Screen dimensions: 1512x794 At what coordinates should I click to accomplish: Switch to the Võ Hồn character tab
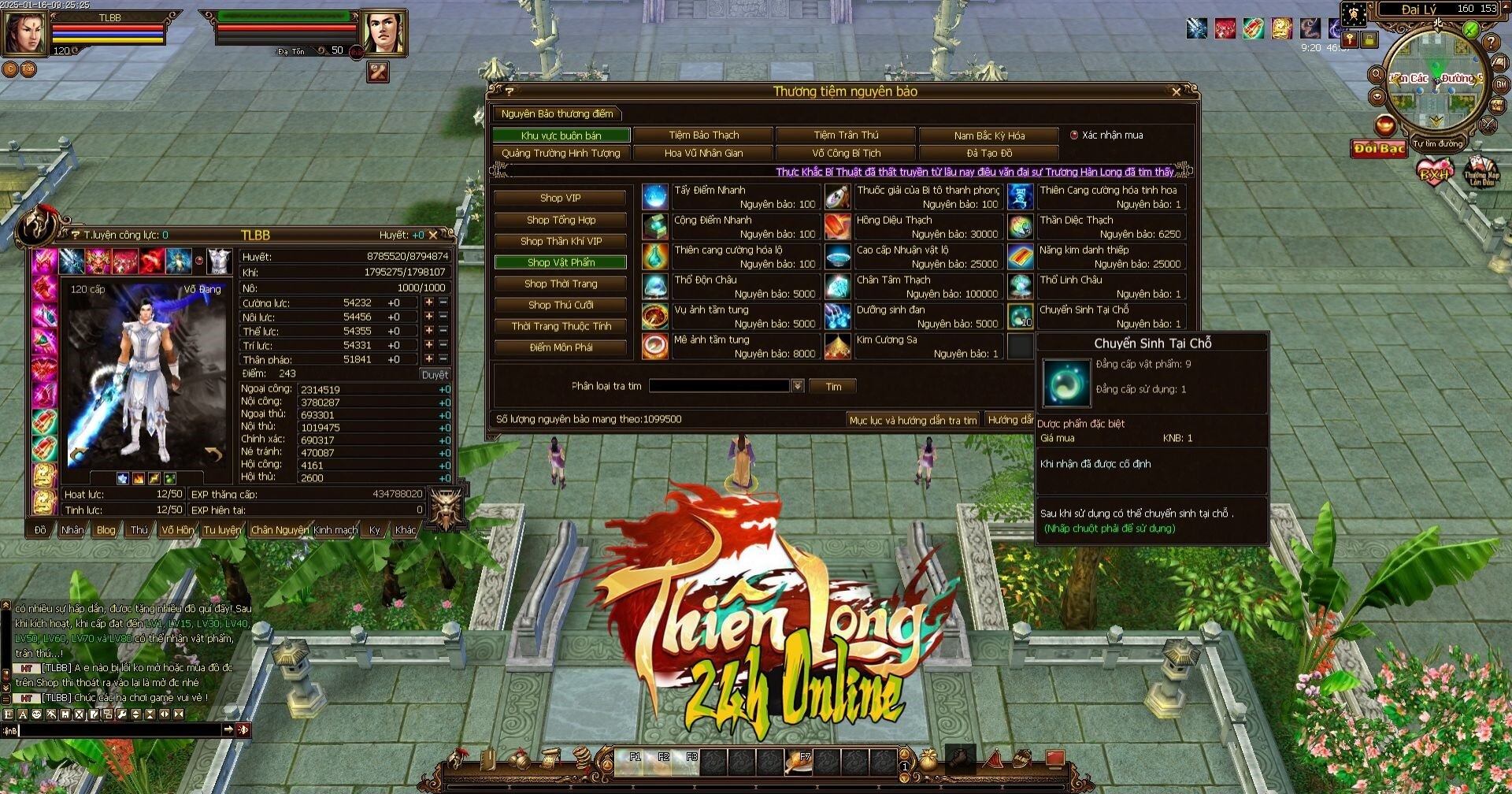[x=177, y=530]
